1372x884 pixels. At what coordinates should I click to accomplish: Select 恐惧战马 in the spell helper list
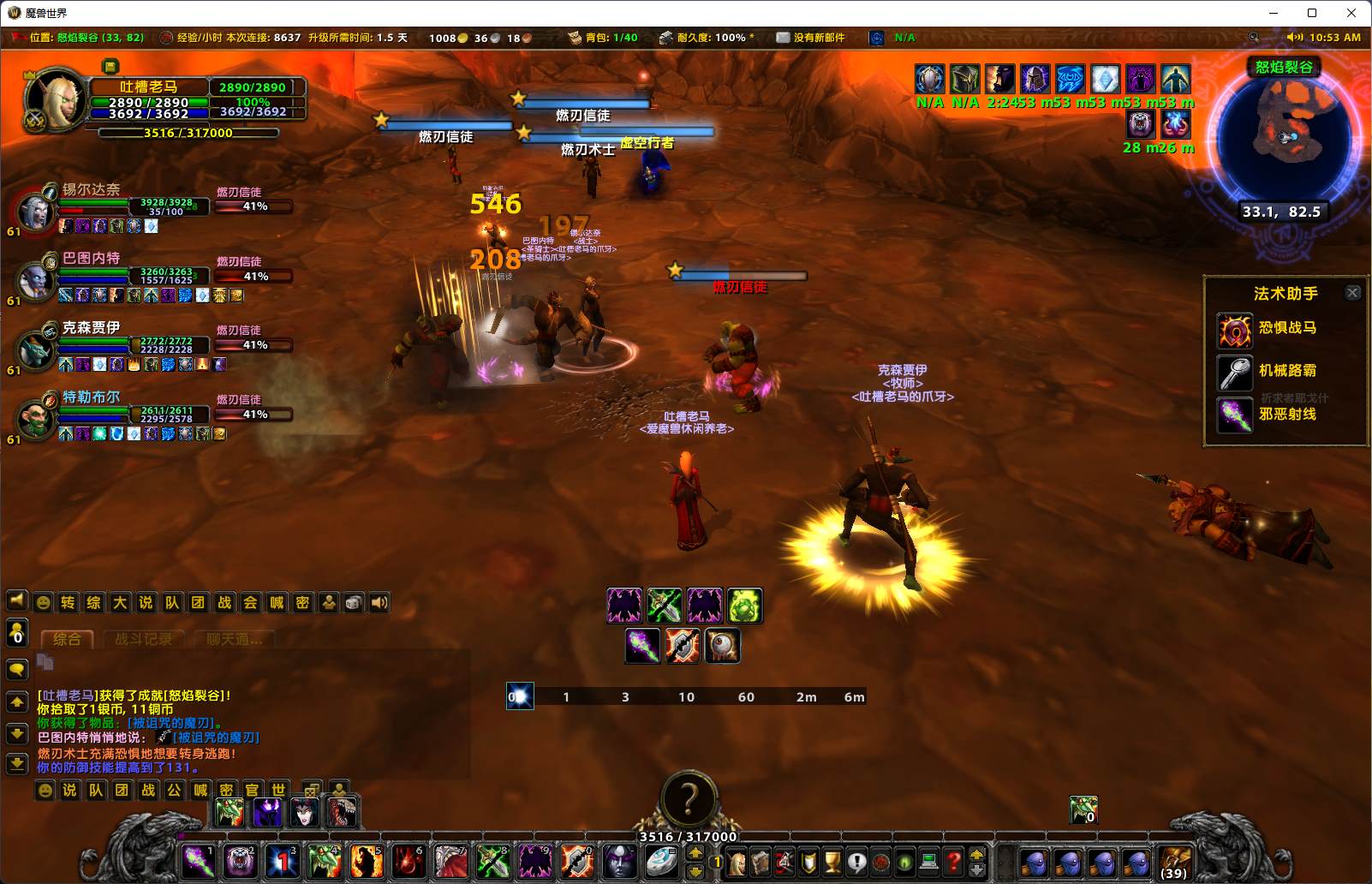1236,330
